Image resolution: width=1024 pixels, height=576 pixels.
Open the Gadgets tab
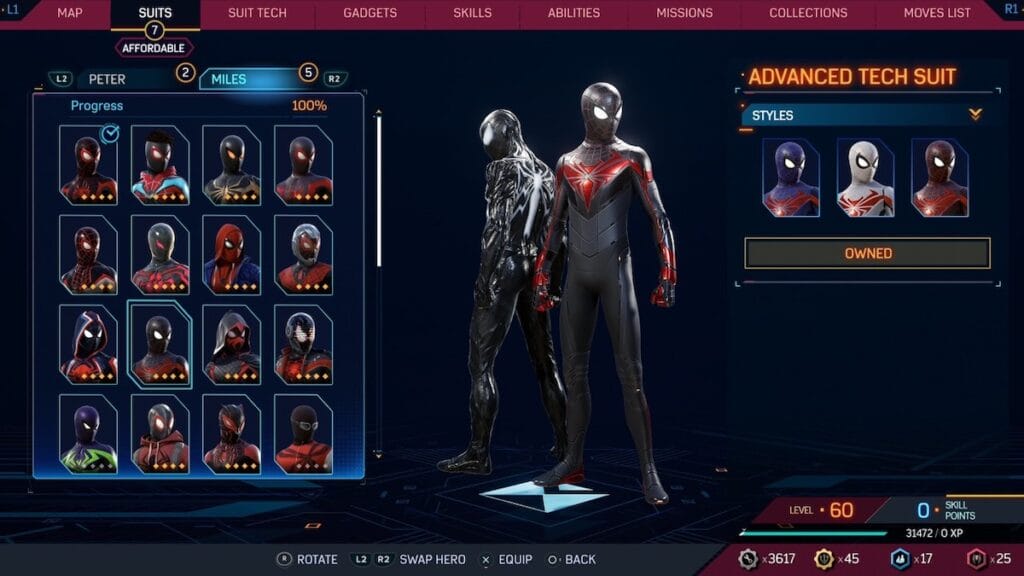[x=370, y=13]
